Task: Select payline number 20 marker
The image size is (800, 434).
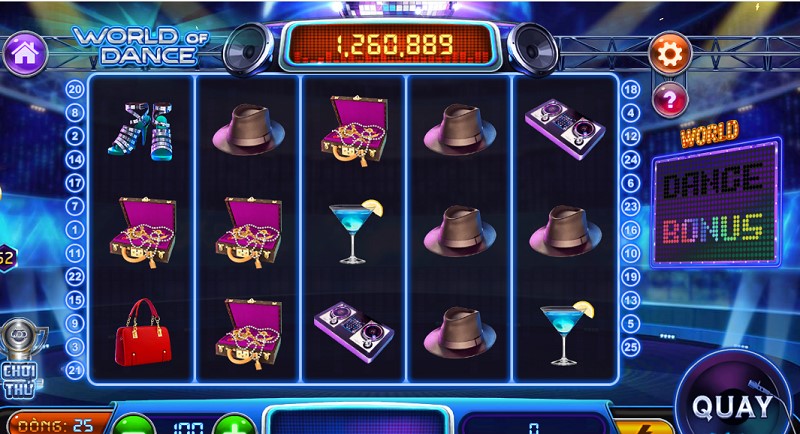Action: coord(75,88)
